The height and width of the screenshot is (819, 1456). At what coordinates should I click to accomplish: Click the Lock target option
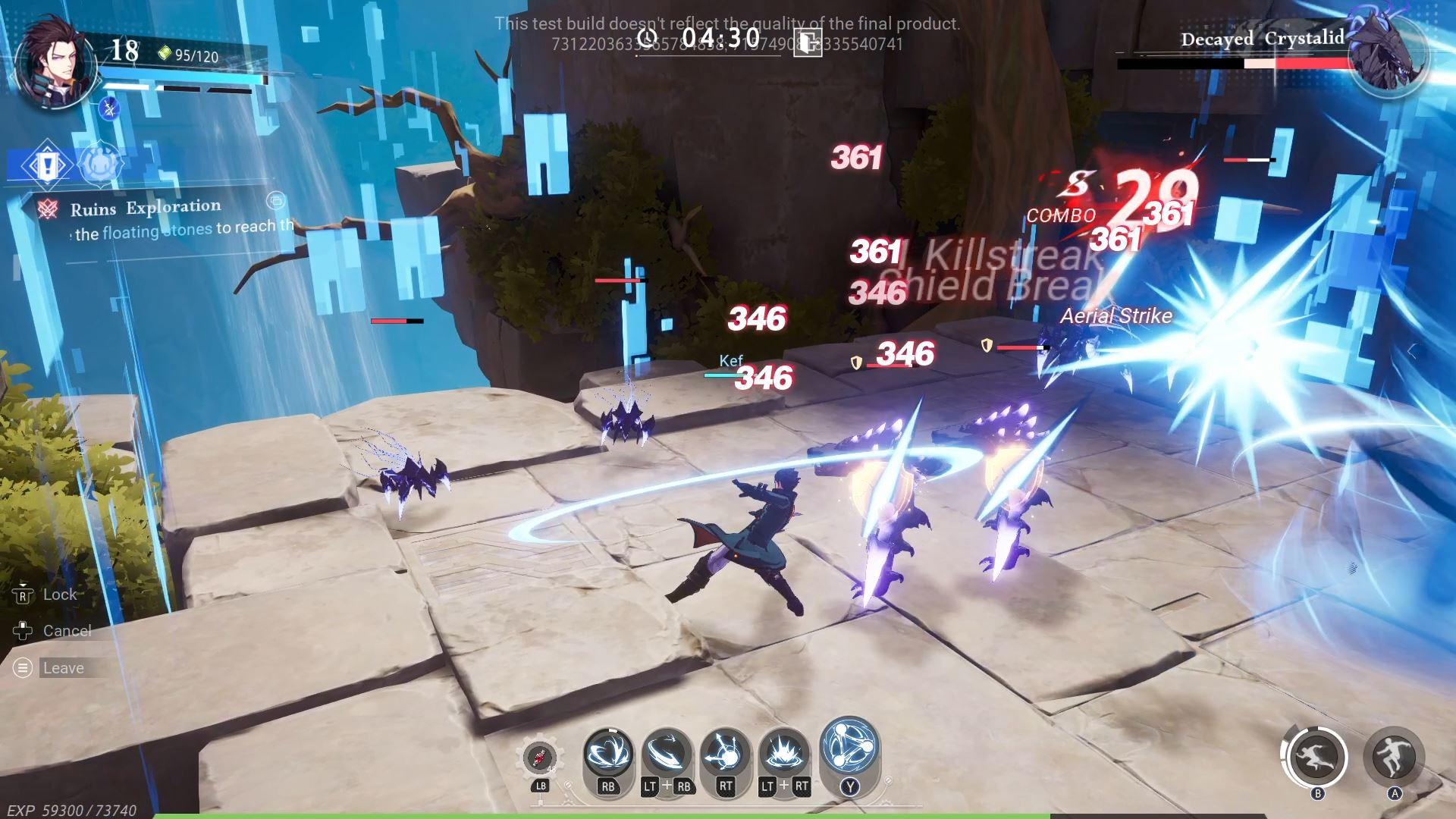tap(59, 595)
